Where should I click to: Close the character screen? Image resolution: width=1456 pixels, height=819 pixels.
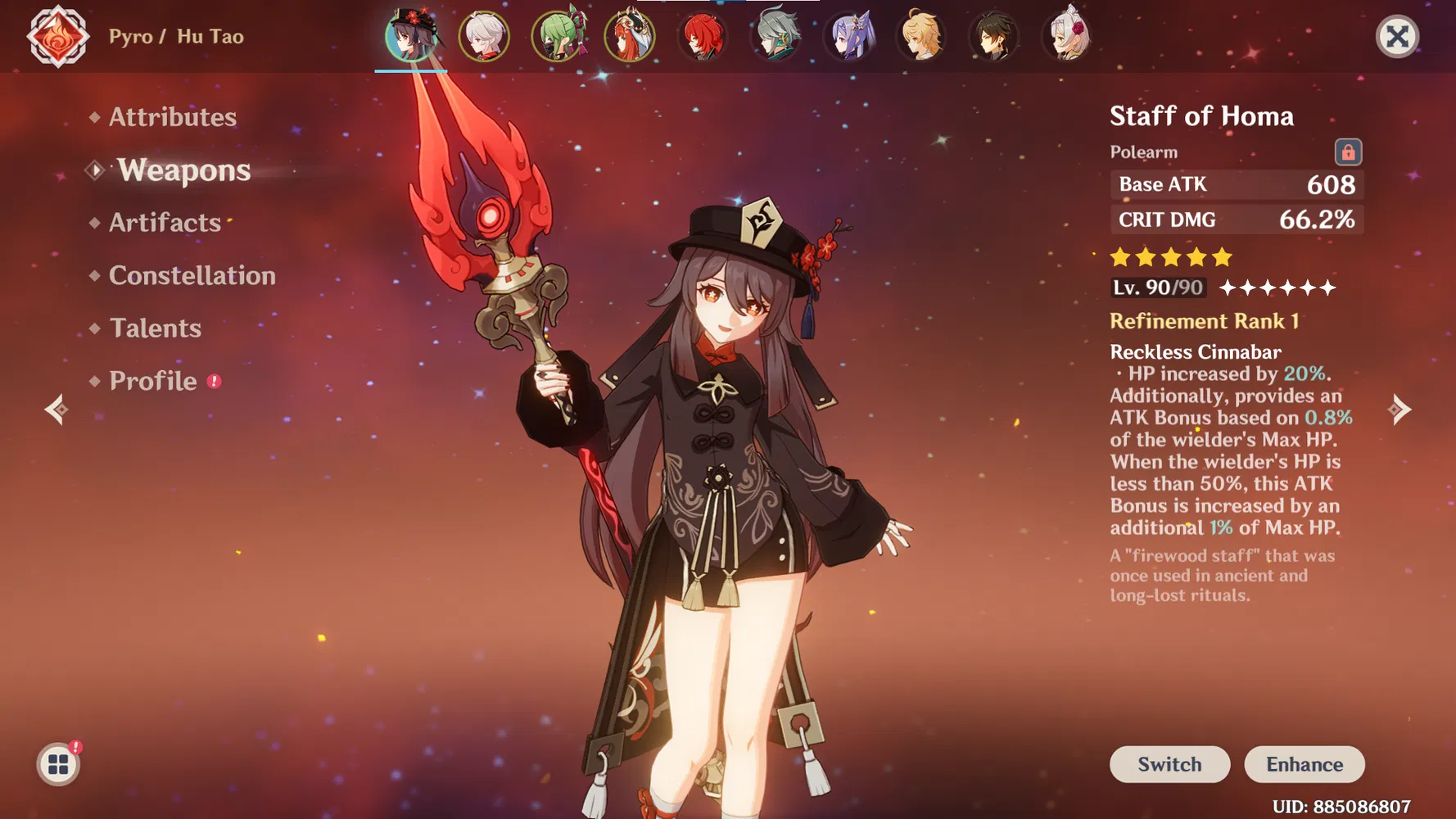1397,37
